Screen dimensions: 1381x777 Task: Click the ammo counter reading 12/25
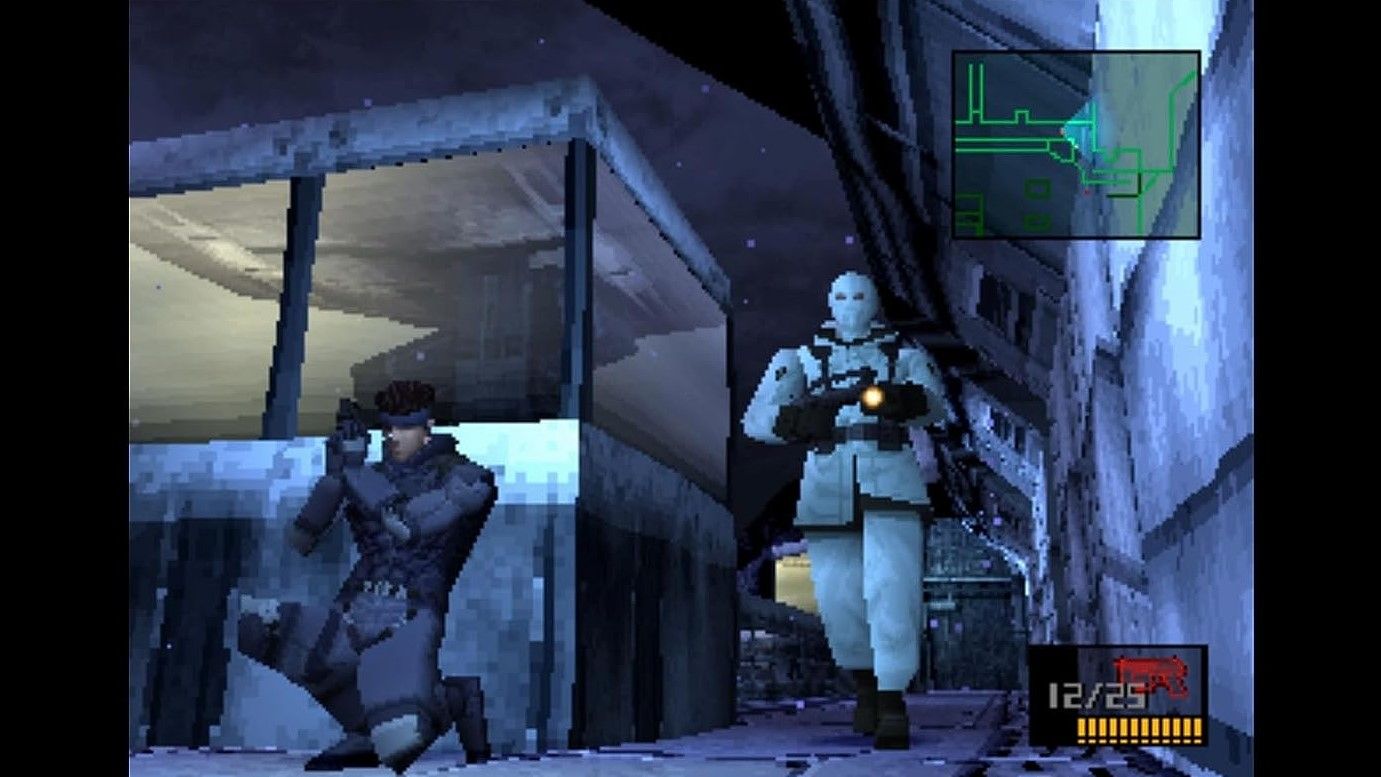[1095, 693]
